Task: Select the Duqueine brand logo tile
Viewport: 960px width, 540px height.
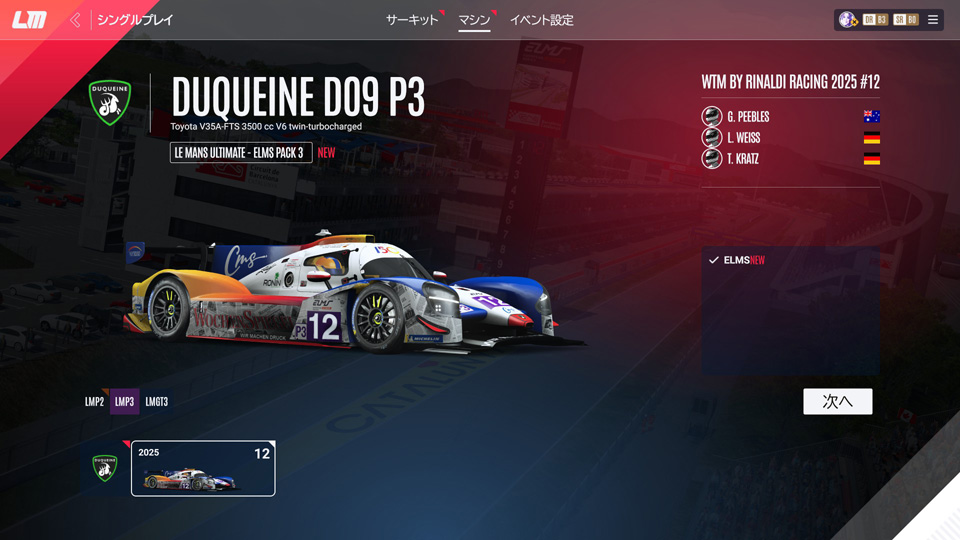Action: click(x=105, y=468)
